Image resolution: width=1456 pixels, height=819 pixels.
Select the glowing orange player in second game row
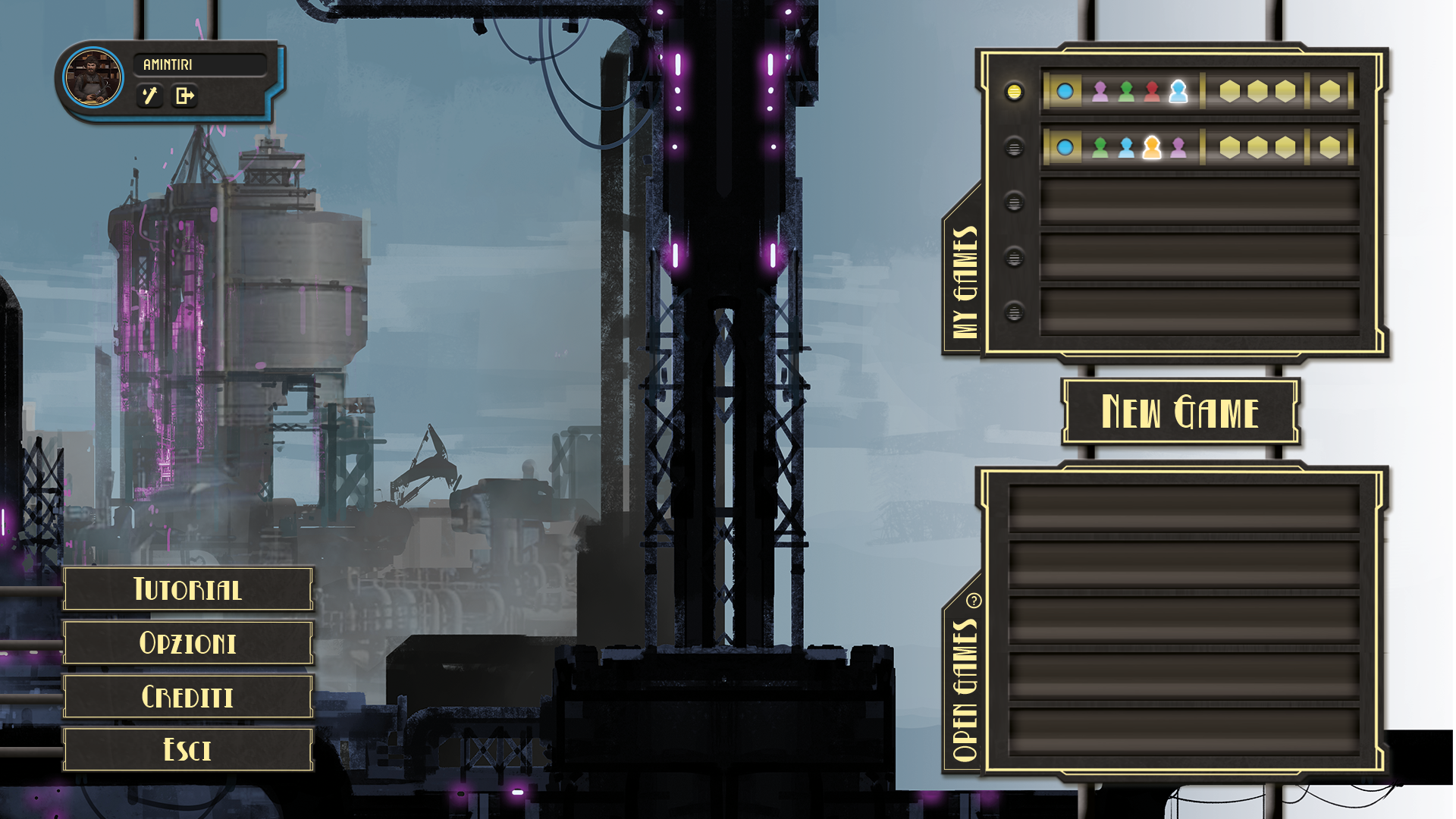click(x=1152, y=147)
